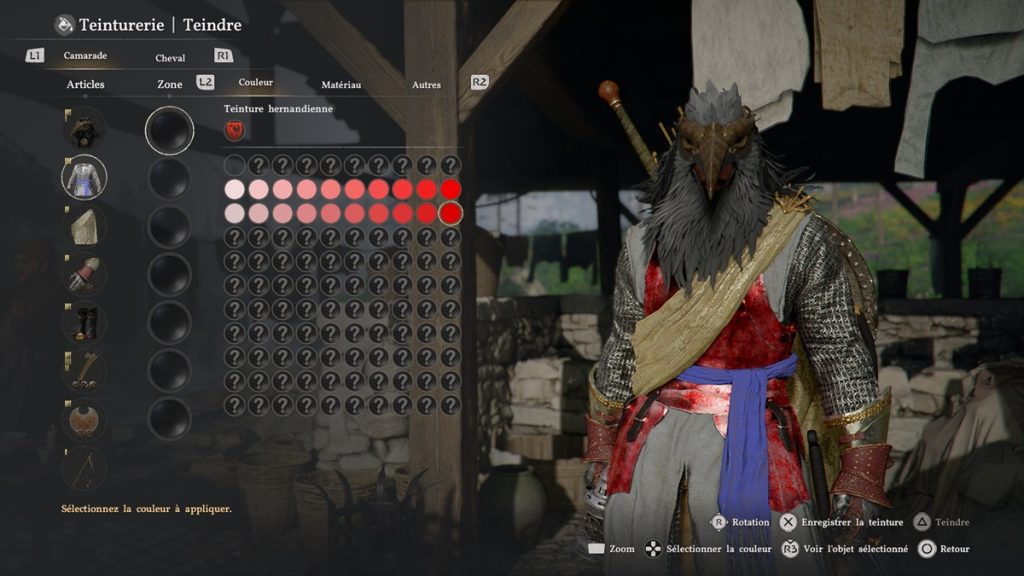Select the highlighted first dye zone circle

click(170, 130)
